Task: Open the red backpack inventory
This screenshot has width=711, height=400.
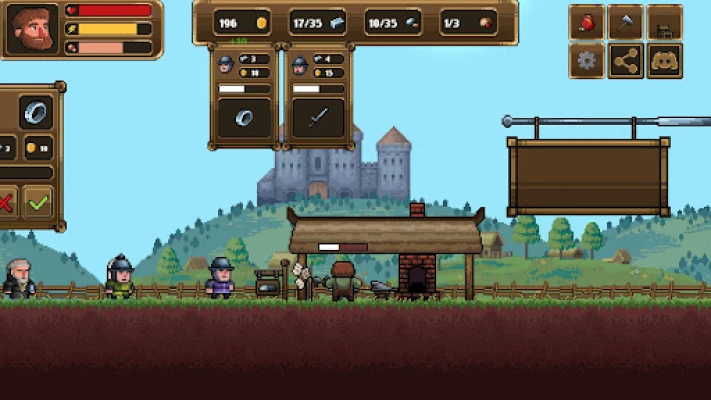Action: tap(587, 23)
